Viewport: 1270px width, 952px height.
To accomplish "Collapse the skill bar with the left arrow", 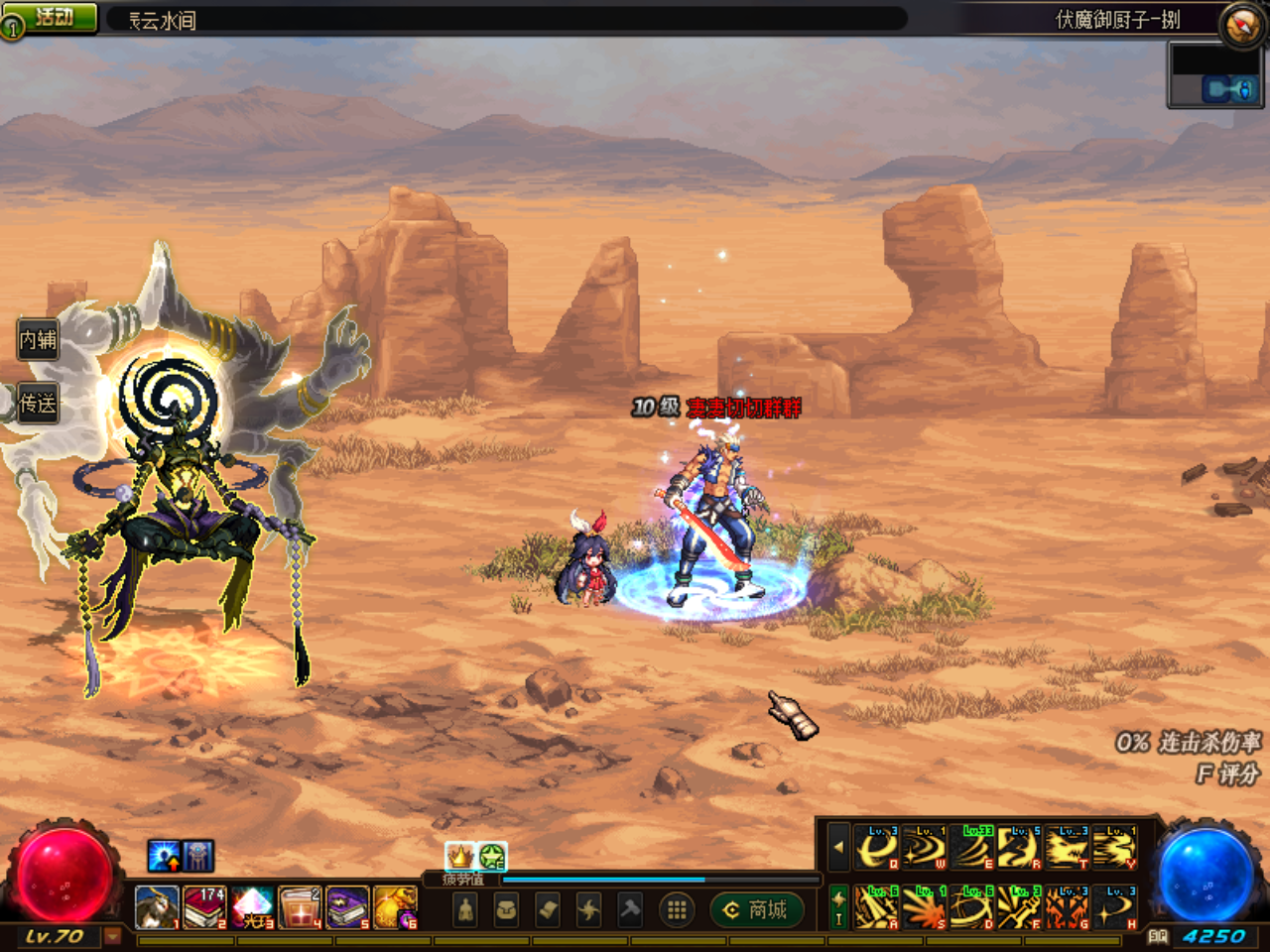I will pyautogui.click(x=837, y=848).
